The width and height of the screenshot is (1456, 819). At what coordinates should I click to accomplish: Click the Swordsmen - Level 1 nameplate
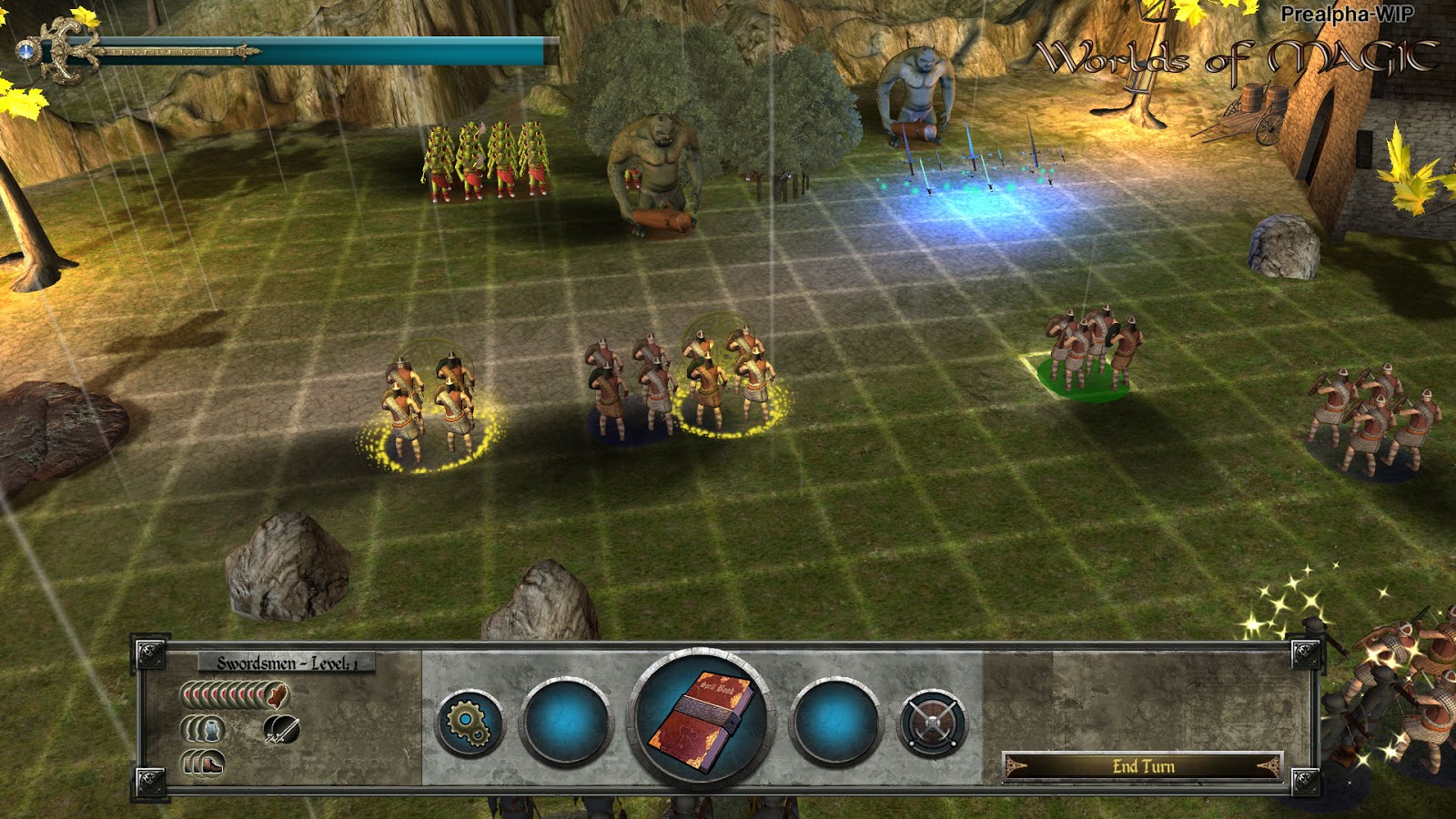pyautogui.click(x=287, y=663)
